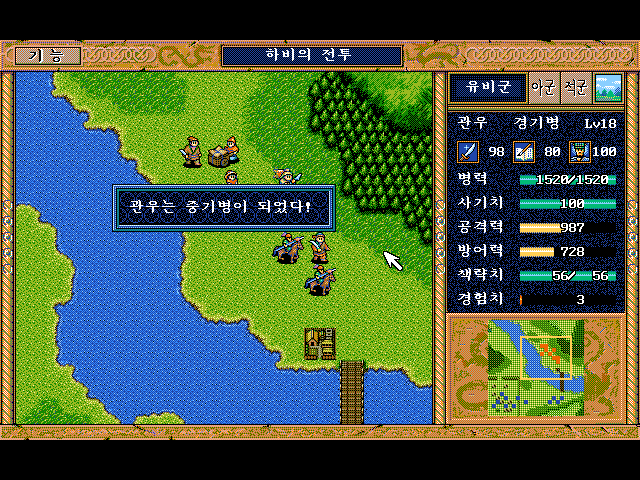640x480 pixels.
Task: Show the 적군 enemy forces tab
Action: click(575, 88)
